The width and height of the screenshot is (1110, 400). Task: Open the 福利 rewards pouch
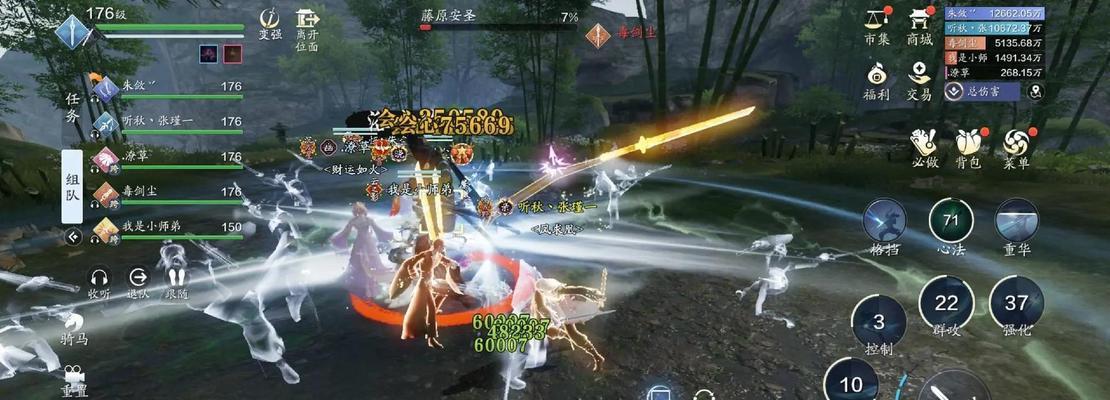point(877,78)
